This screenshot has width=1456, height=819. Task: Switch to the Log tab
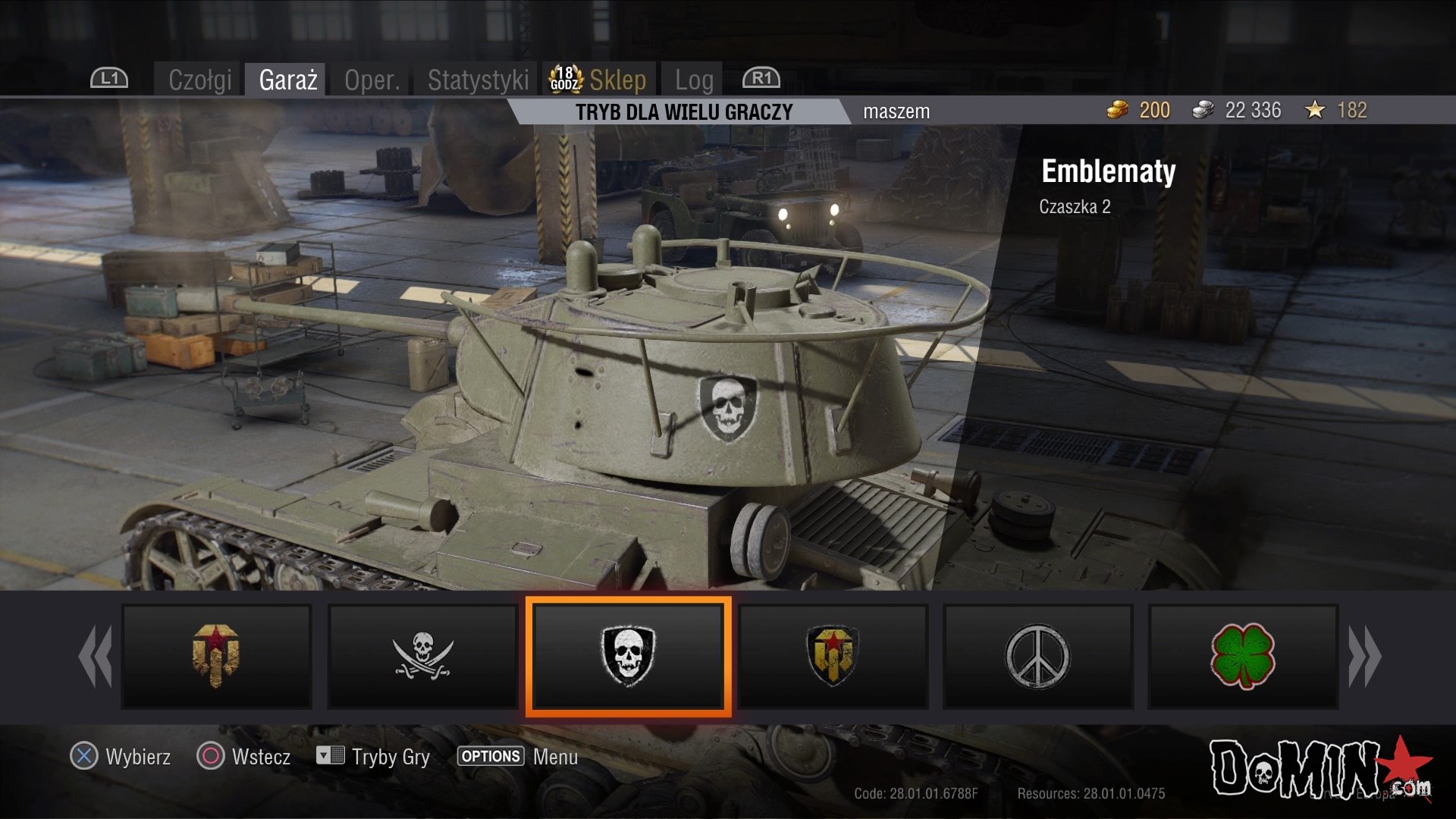click(694, 80)
